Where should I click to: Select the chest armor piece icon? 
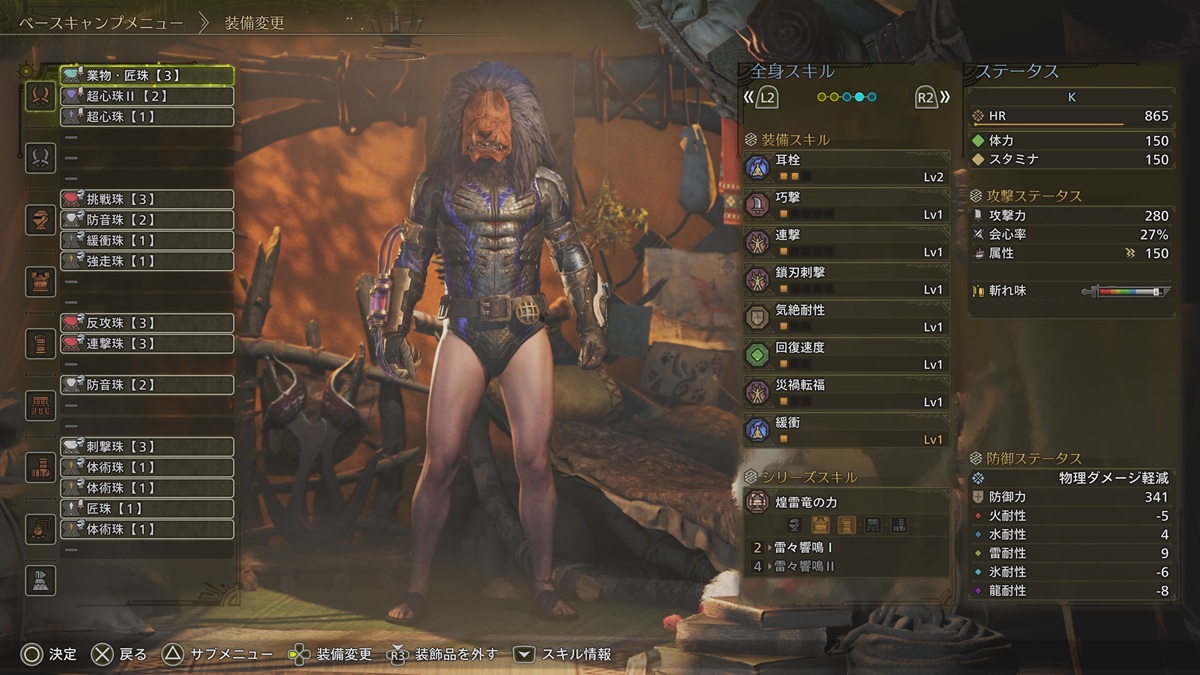coord(40,281)
